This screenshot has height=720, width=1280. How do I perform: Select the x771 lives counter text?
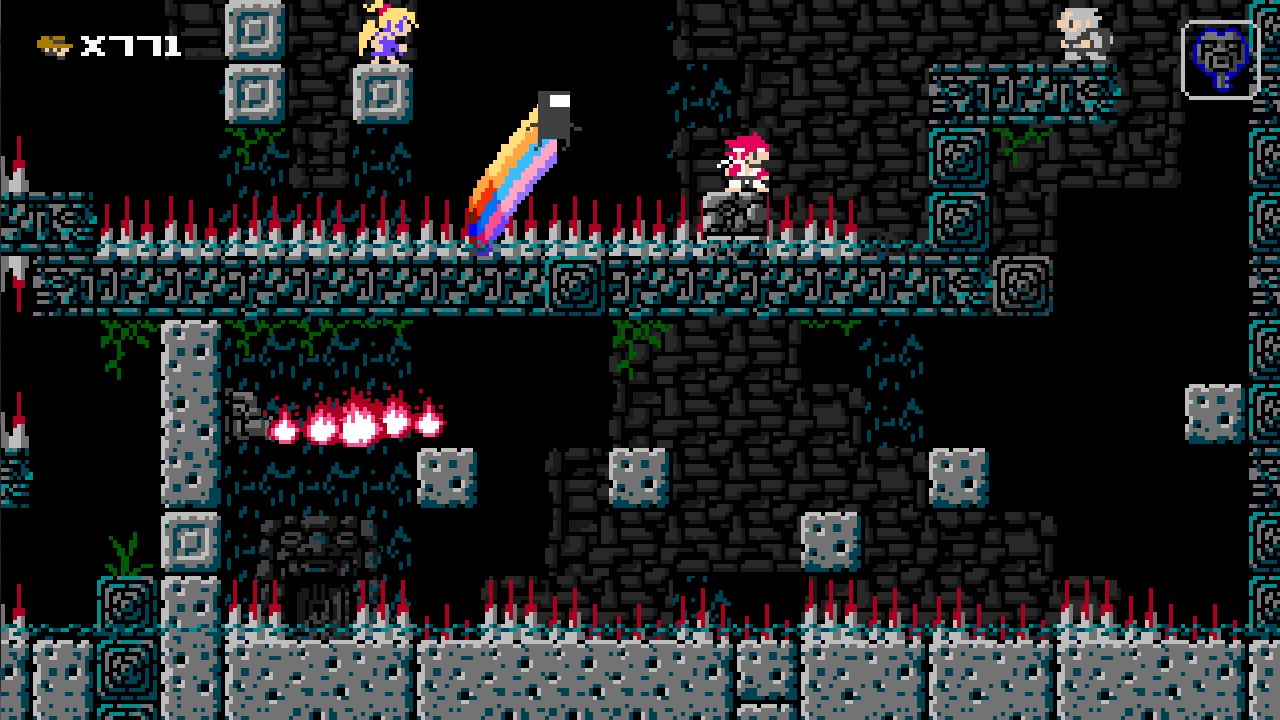130,44
